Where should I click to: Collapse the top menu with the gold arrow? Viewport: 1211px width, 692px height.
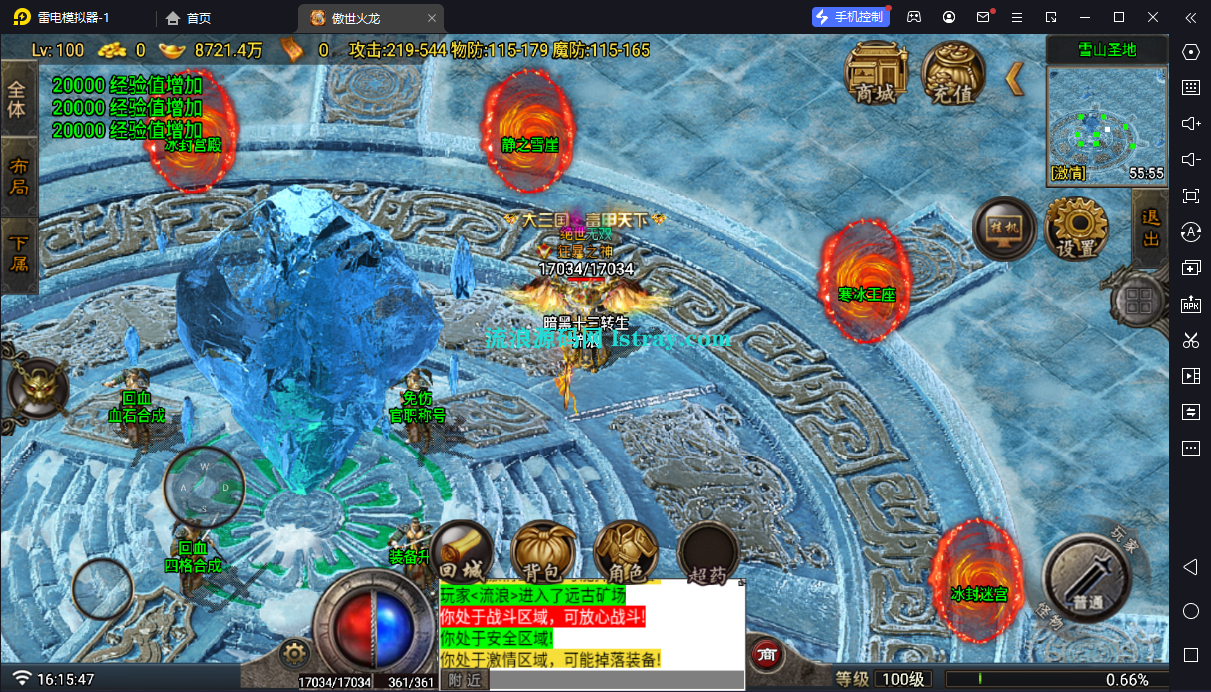pos(1015,78)
